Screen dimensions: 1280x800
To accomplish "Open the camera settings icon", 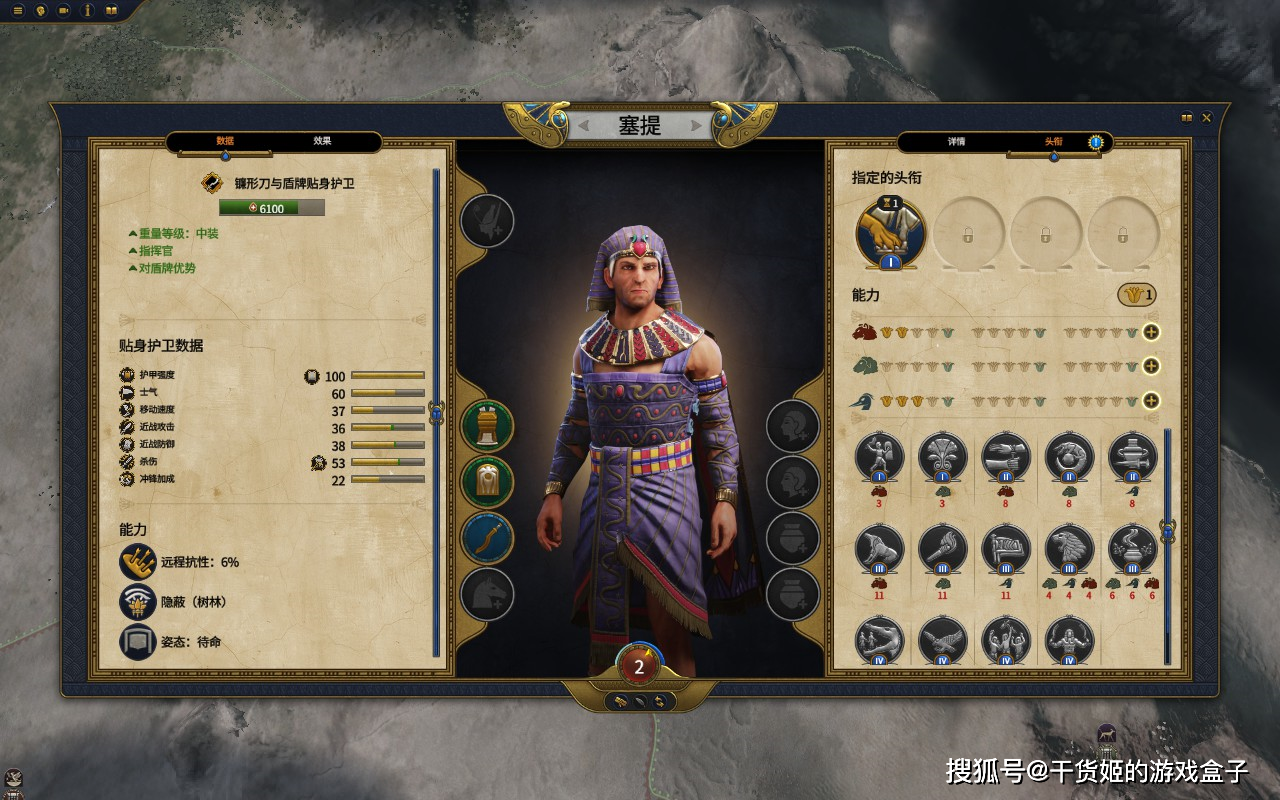I will click(65, 11).
